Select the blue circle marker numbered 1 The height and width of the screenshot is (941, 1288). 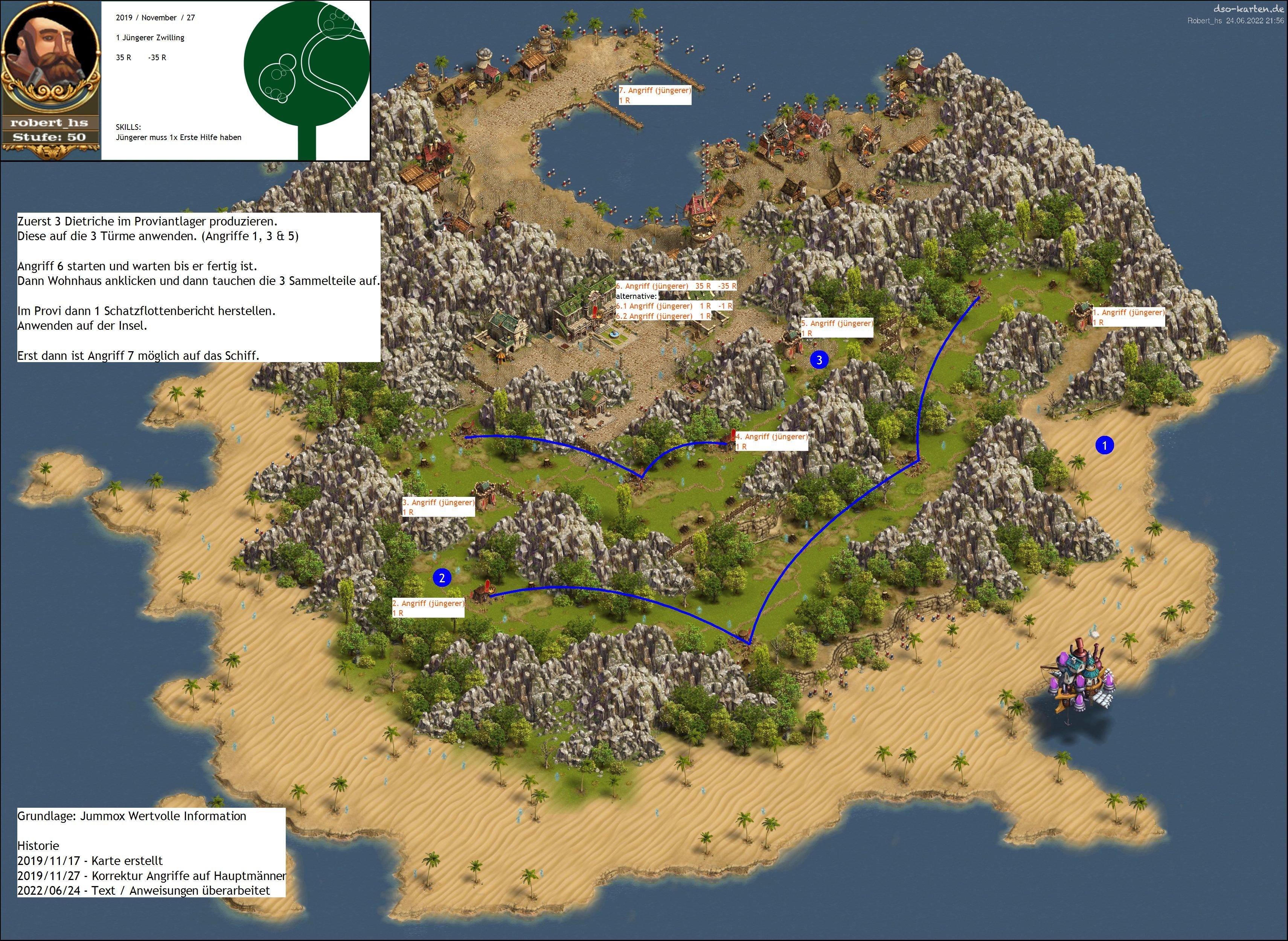point(1104,445)
